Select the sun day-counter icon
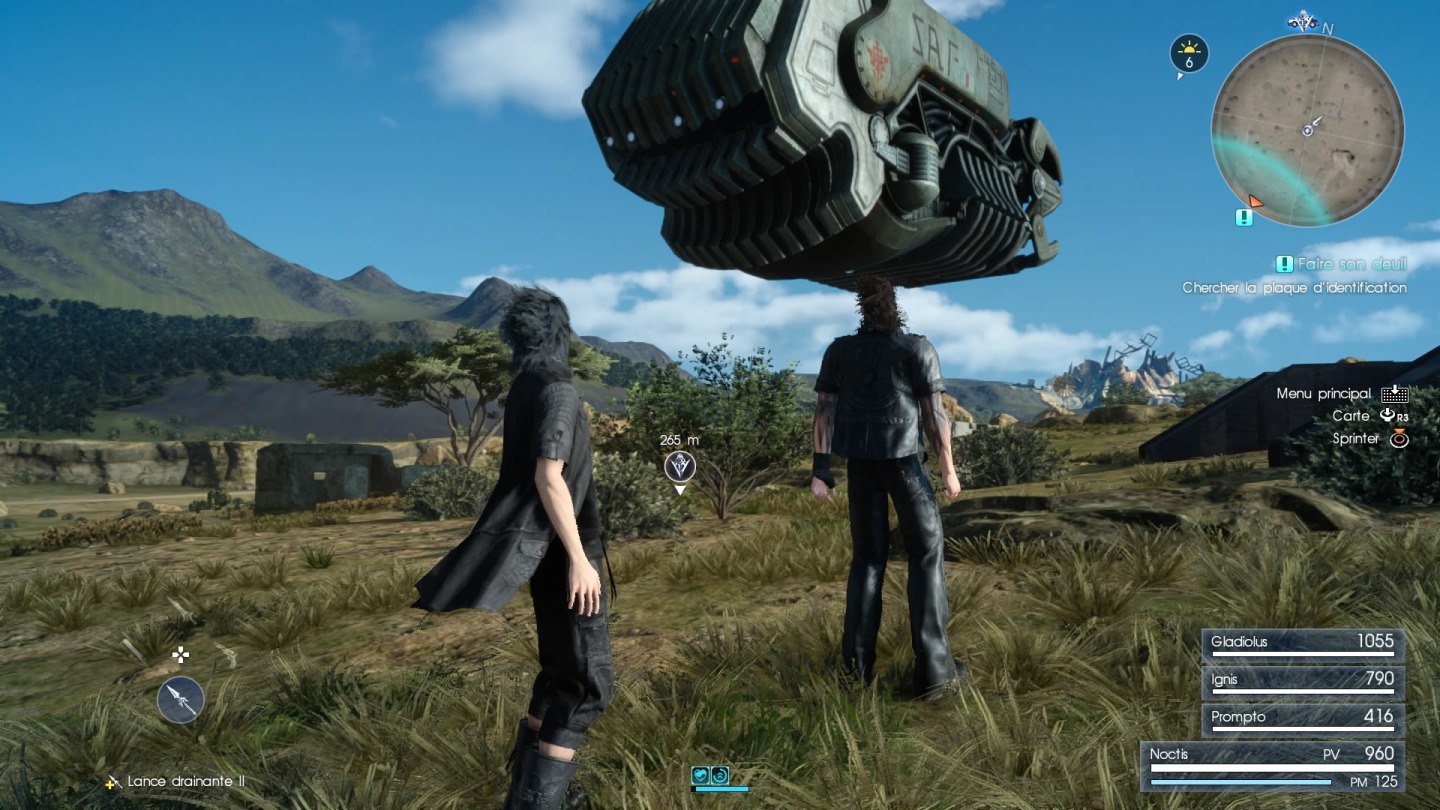This screenshot has width=1440, height=810. (1189, 54)
